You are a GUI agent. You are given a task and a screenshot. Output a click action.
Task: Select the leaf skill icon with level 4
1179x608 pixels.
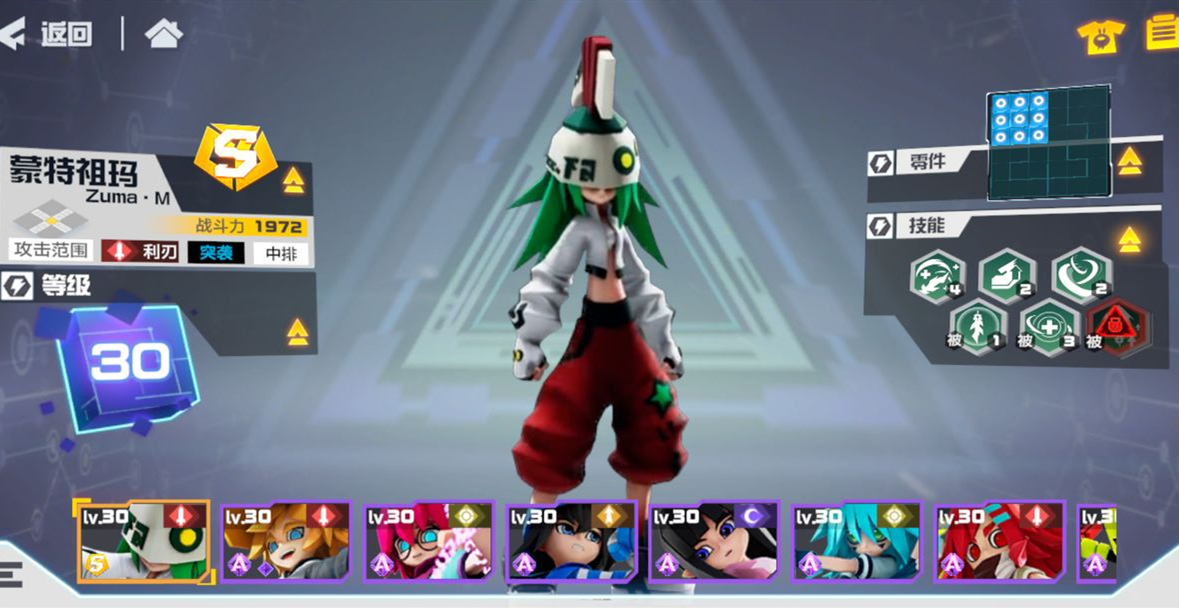coord(937,276)
